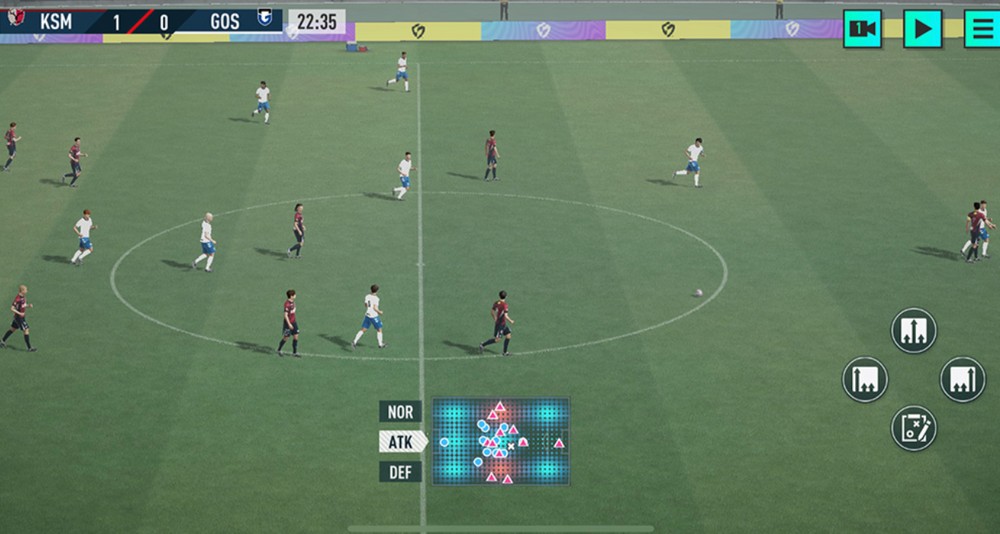The height and width of the screenshot is (534, 1000).
Task: Activate the left-side attack arrow tactic
Action: [x=865, y=380]
